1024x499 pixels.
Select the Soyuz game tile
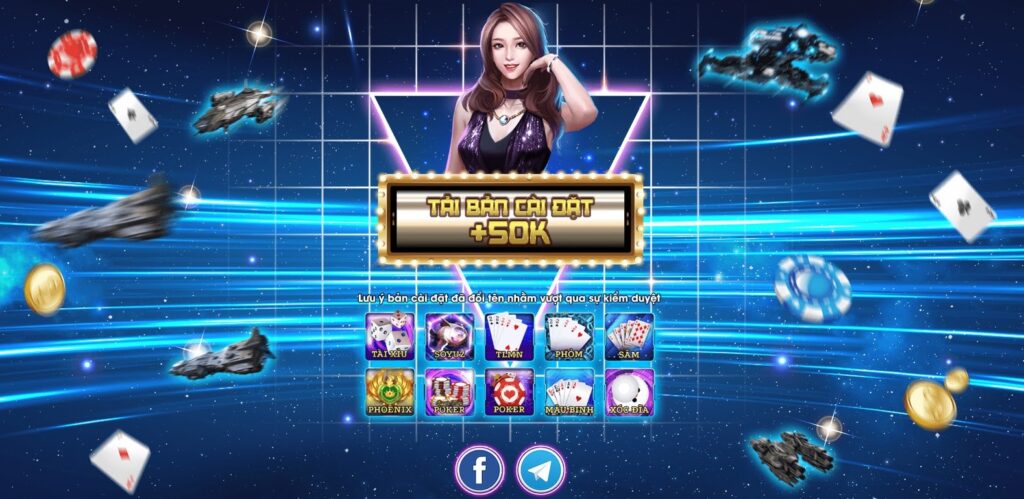point(450,336)
